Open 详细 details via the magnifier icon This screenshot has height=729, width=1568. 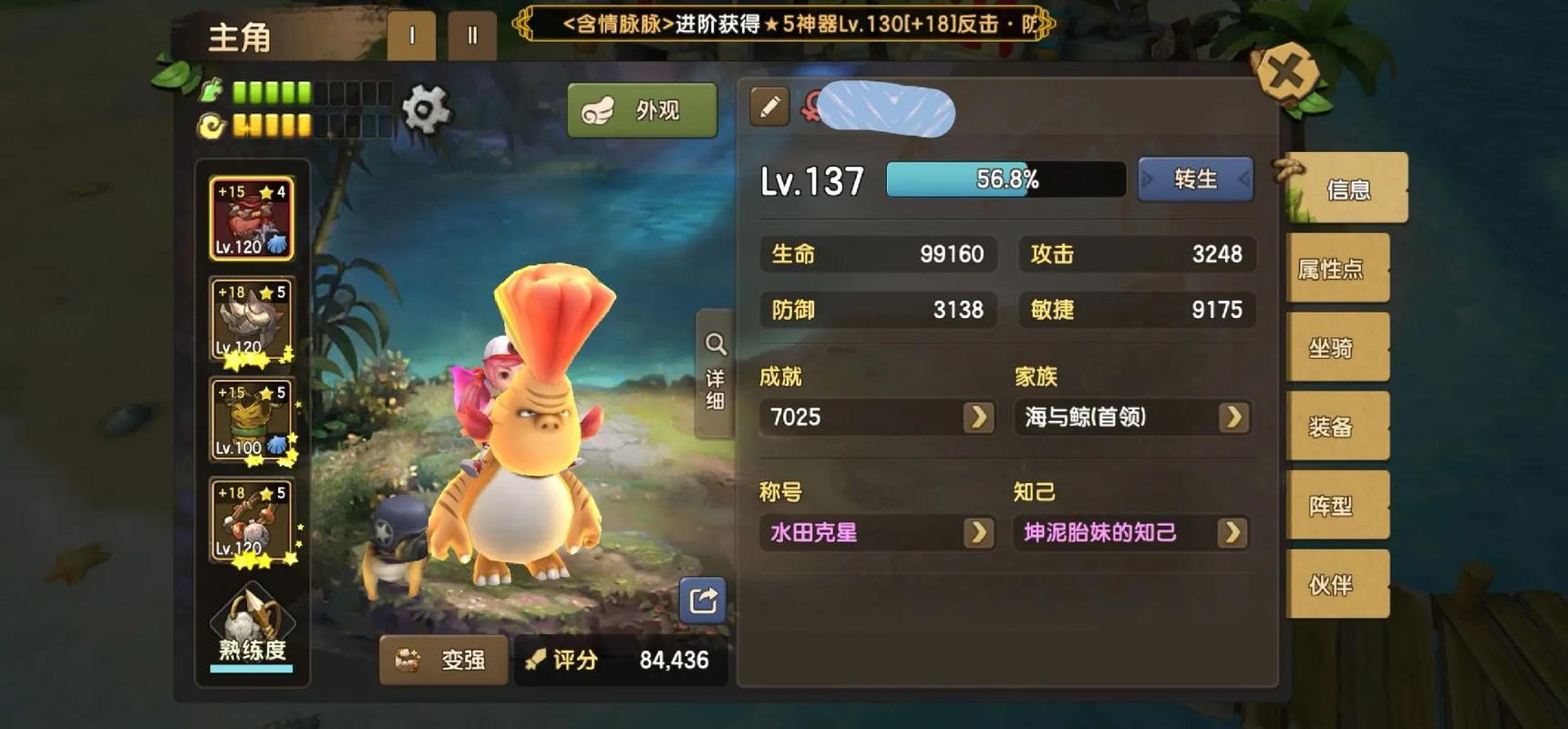point(716,344)
